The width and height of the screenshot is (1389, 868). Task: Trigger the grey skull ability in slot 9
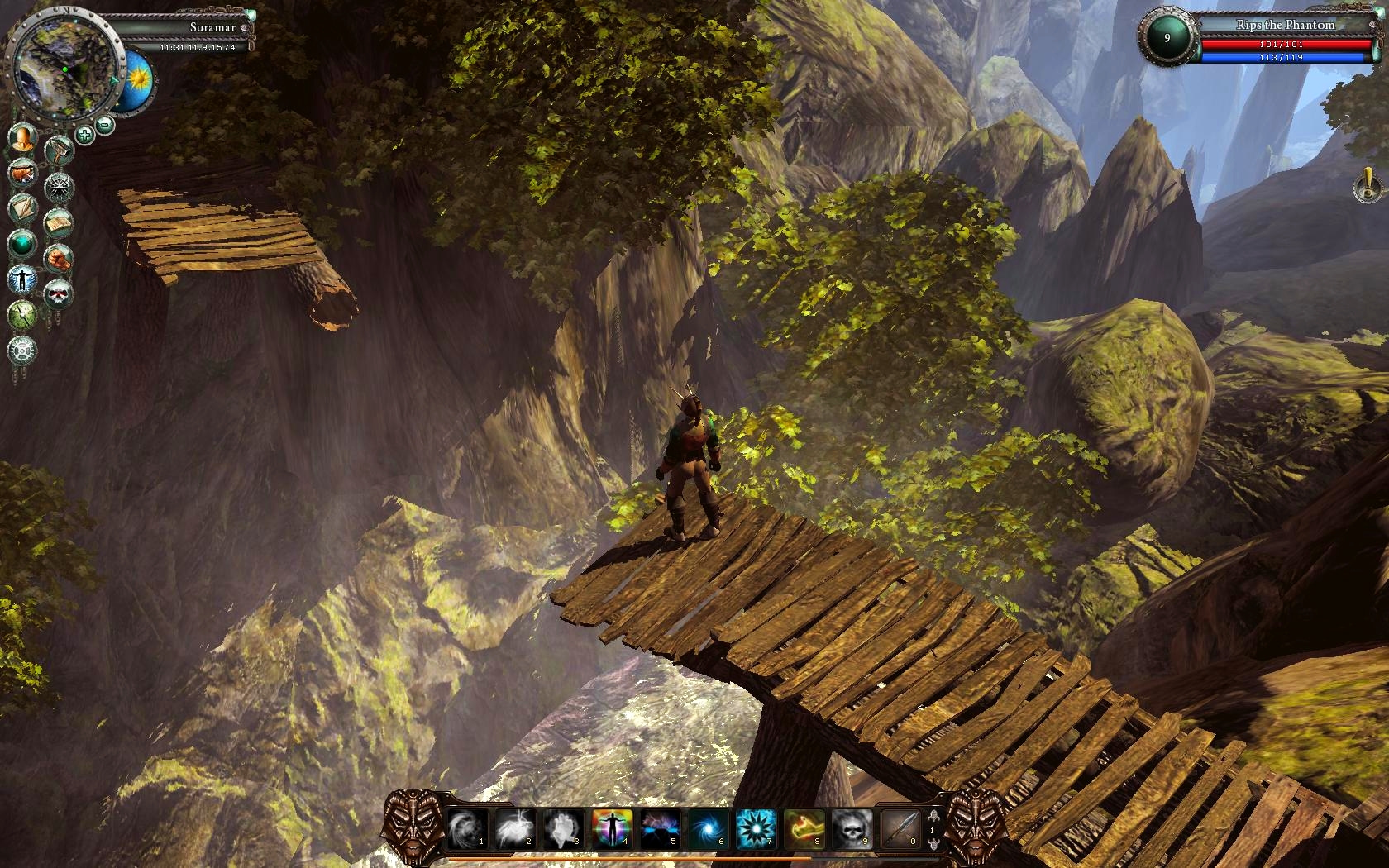coord(852,827)
